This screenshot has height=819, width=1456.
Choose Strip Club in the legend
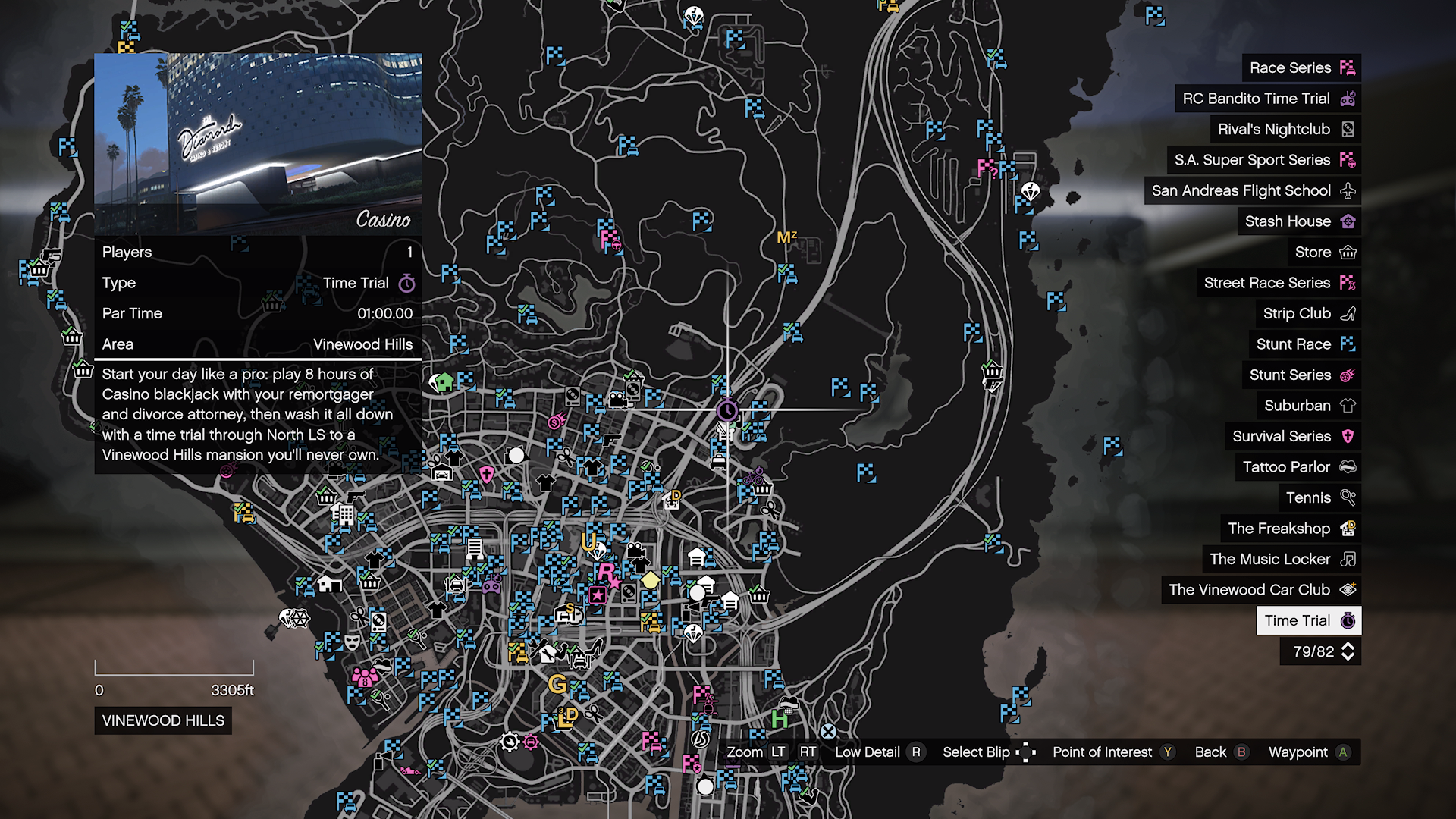tap(1307, 313)
